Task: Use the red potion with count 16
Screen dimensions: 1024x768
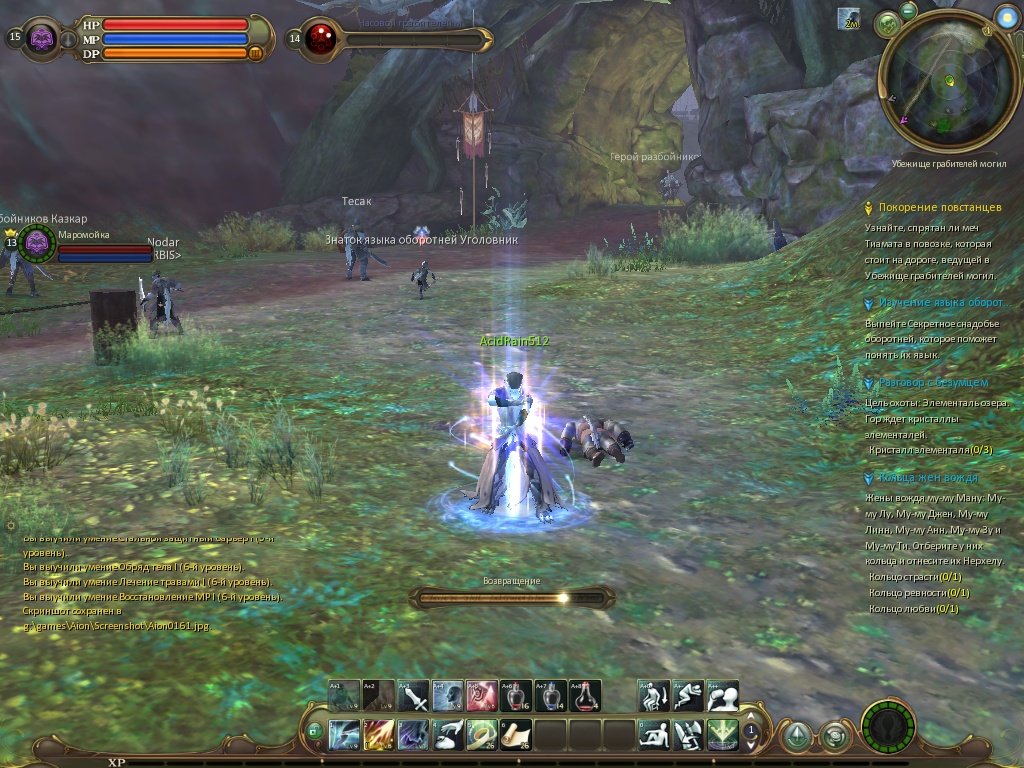Action: click(x=516, y=695)
